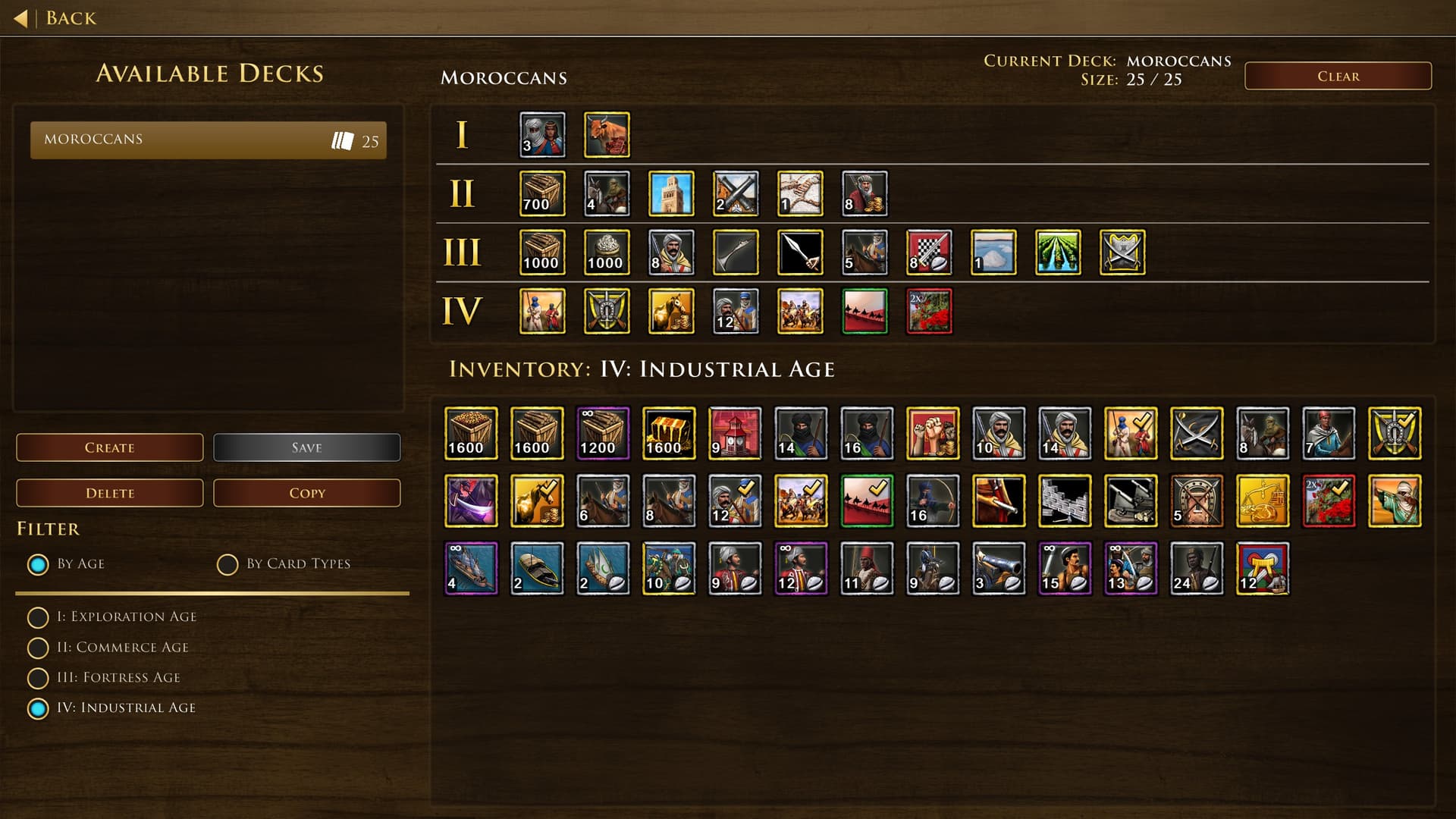Choose the 1000 coin card in Age III
The width and height of the screenshot is (1456, 819).
(x=607, y=253)
